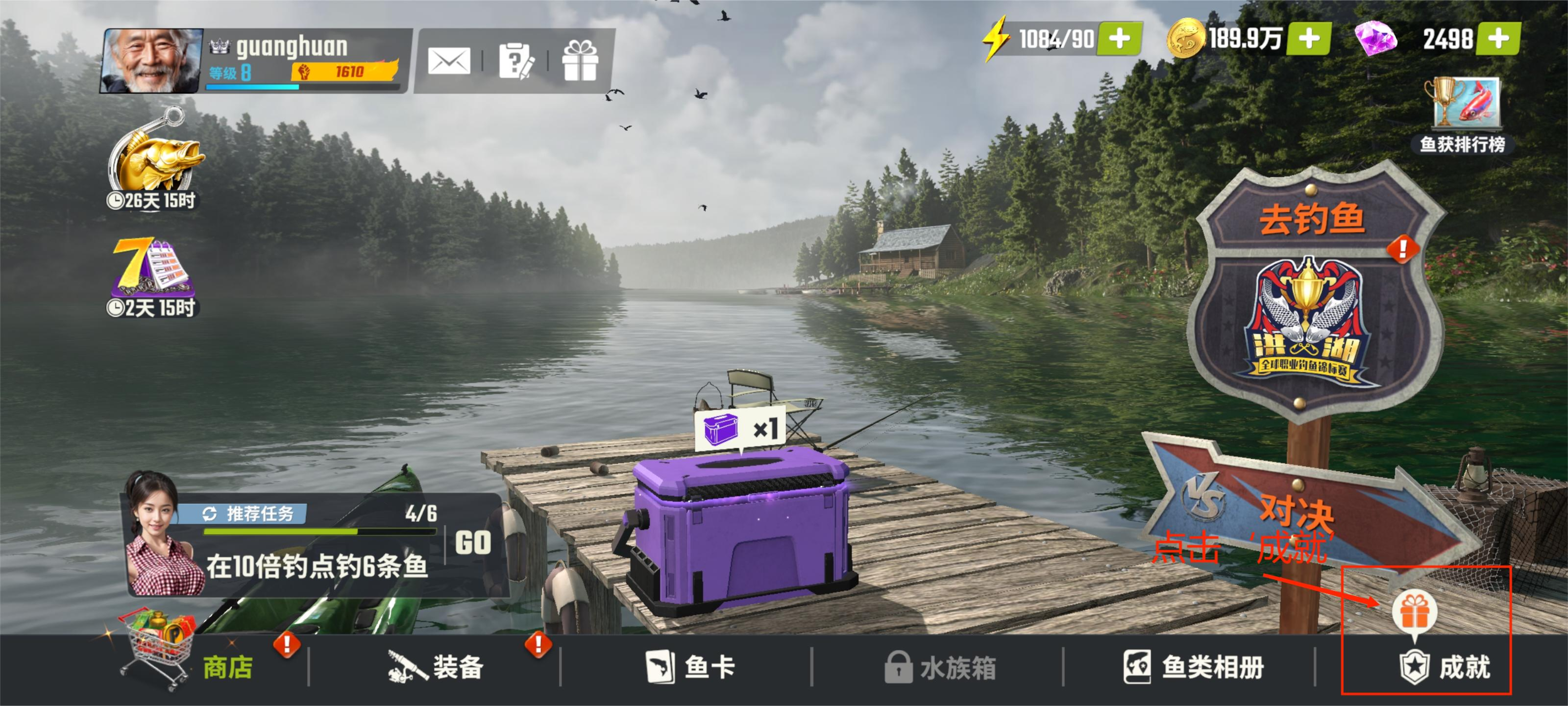Add purple gems with plus button
Screen dimensions: 1568x706
[1498, 39]
